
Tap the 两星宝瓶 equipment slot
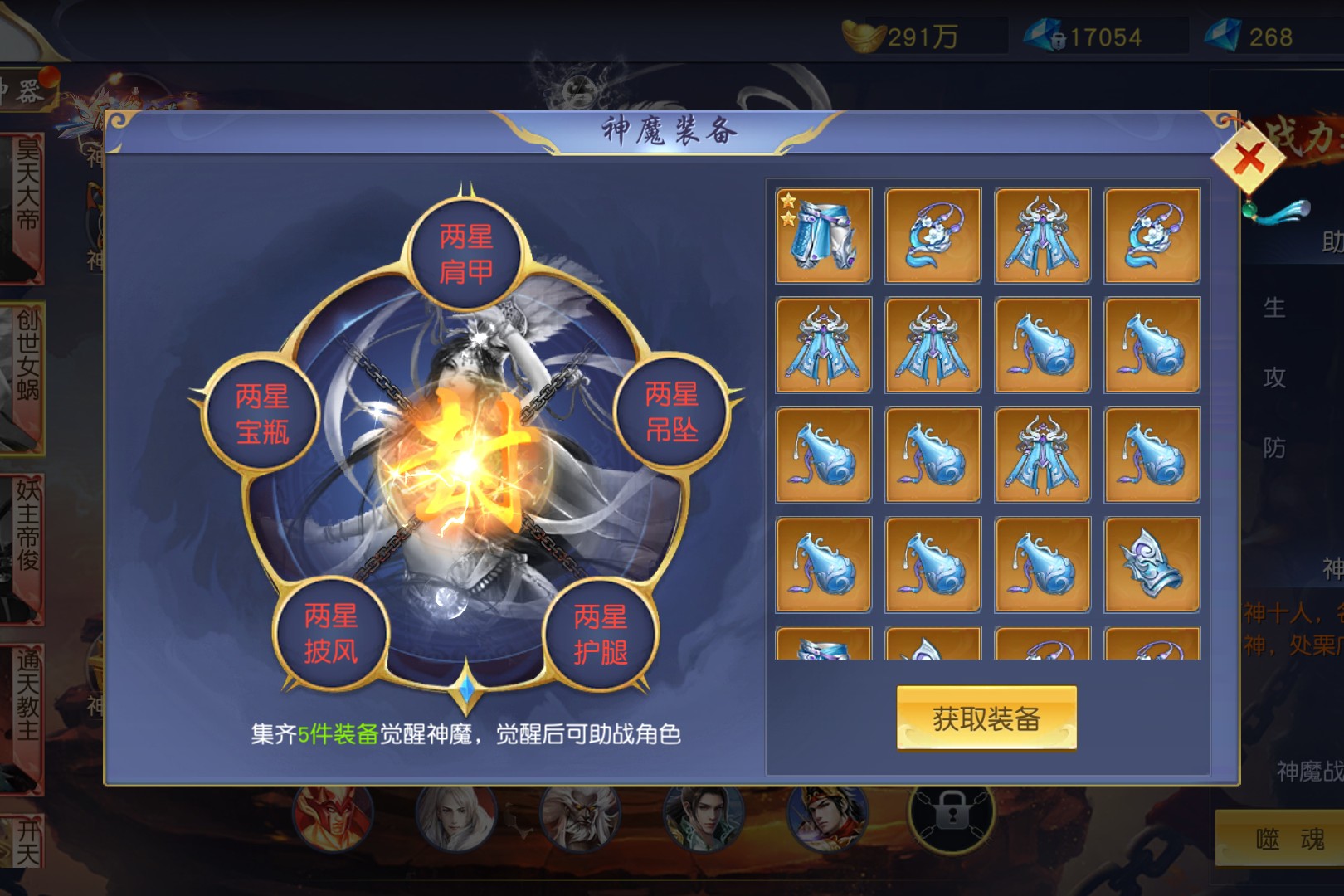pyautogui.click(x=262, y=414)
